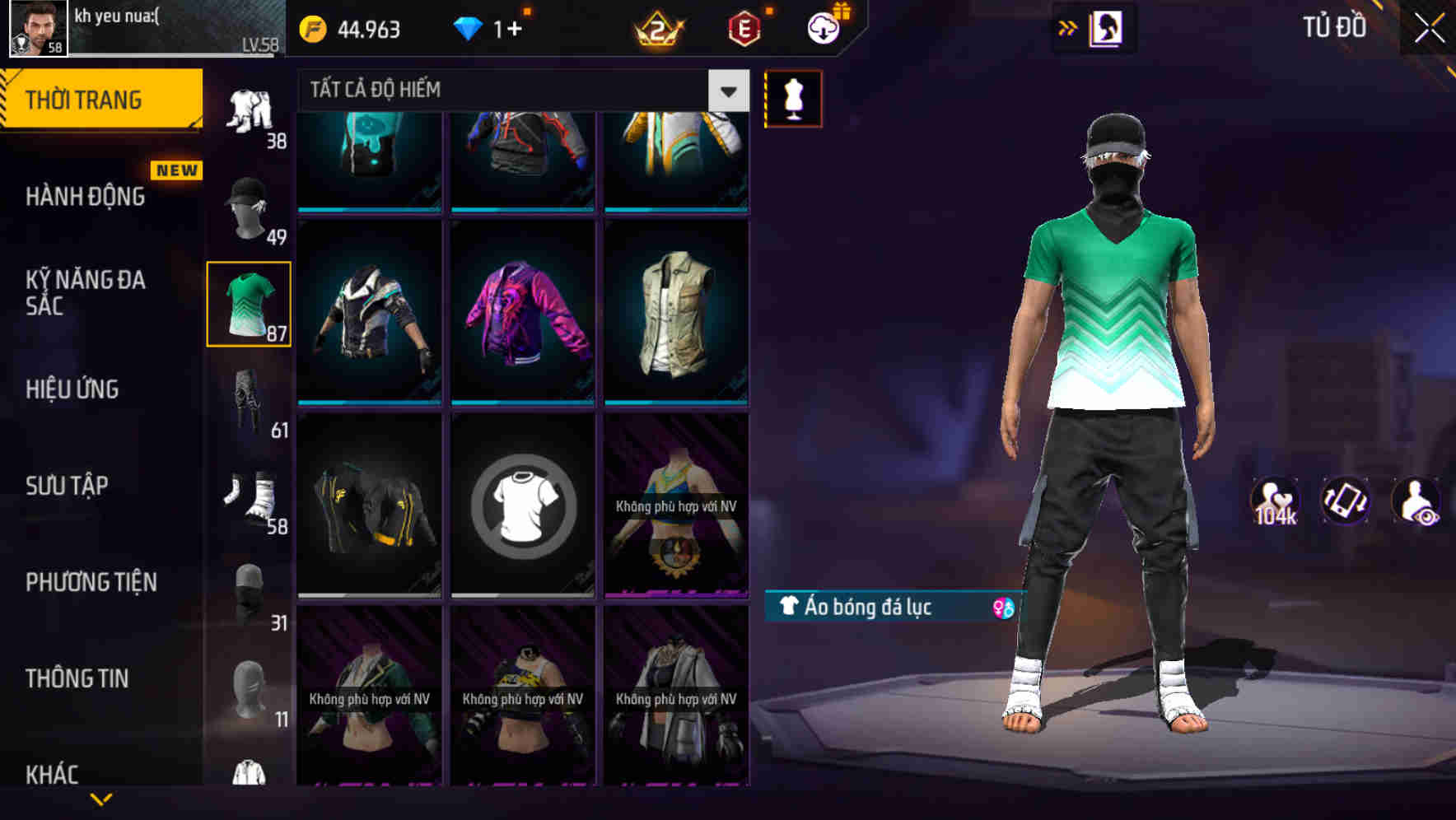1456x820 pixels.
Task: Select the mannequin preset icon above character
Action: pos(792,97)
